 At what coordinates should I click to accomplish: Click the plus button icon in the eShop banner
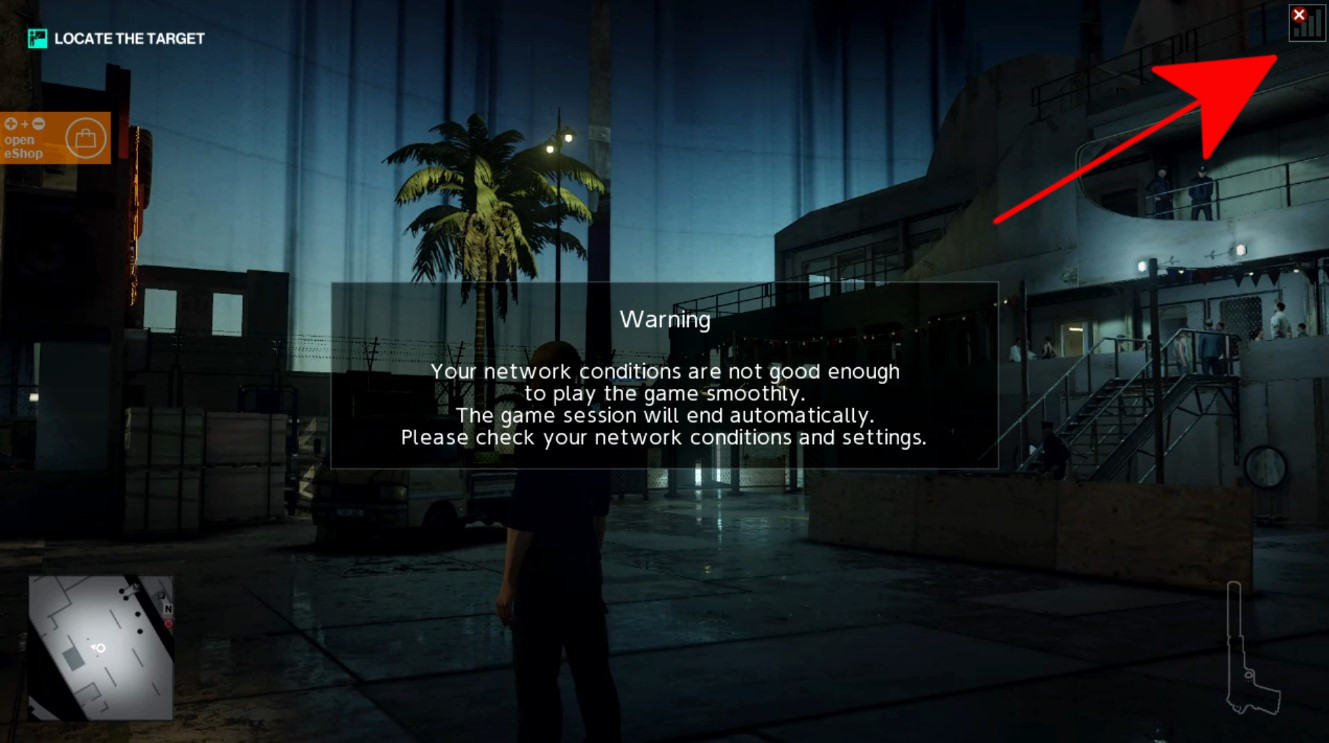point(11,124)
